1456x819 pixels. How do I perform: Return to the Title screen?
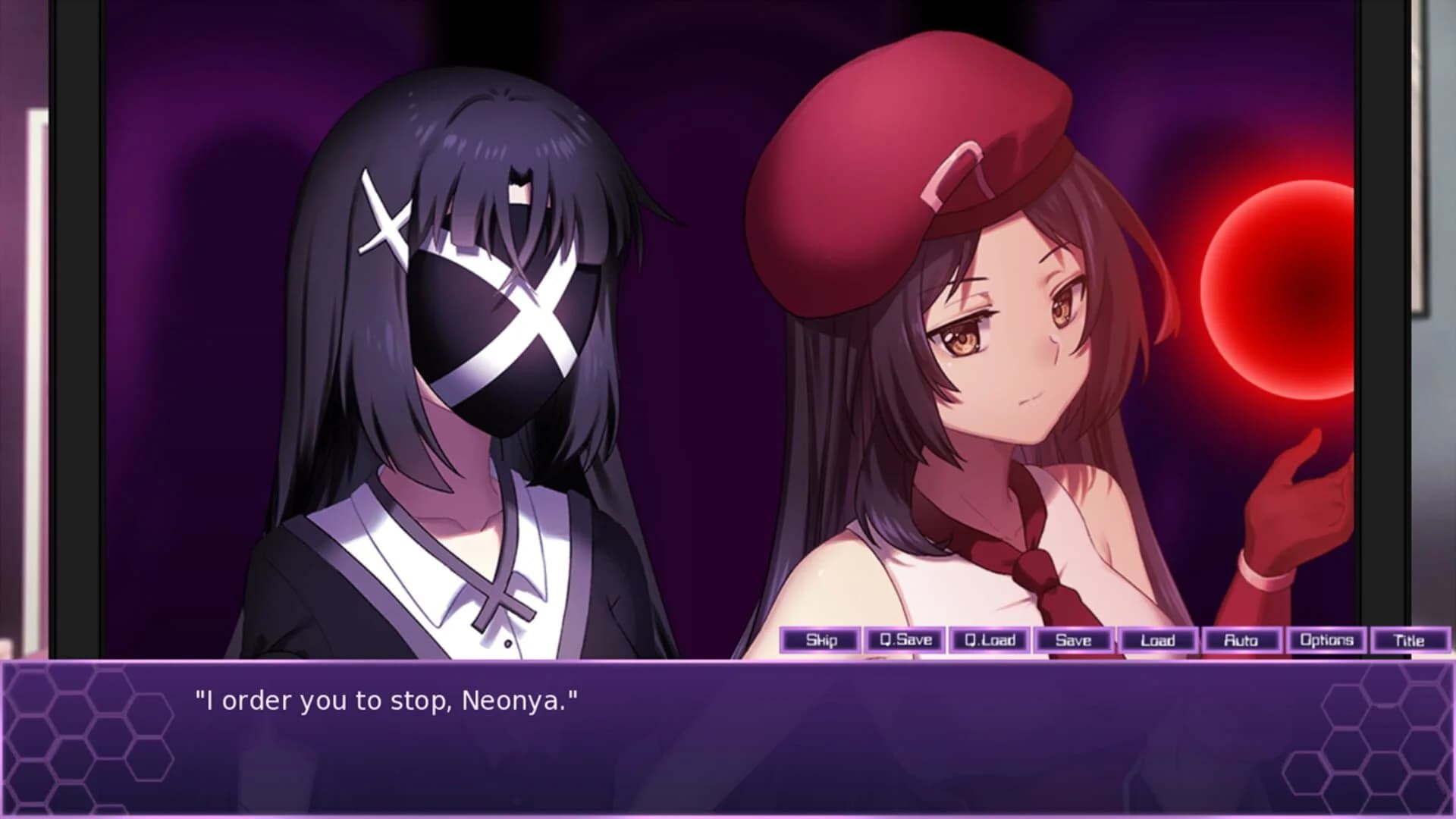click(x=1412, y=641)
